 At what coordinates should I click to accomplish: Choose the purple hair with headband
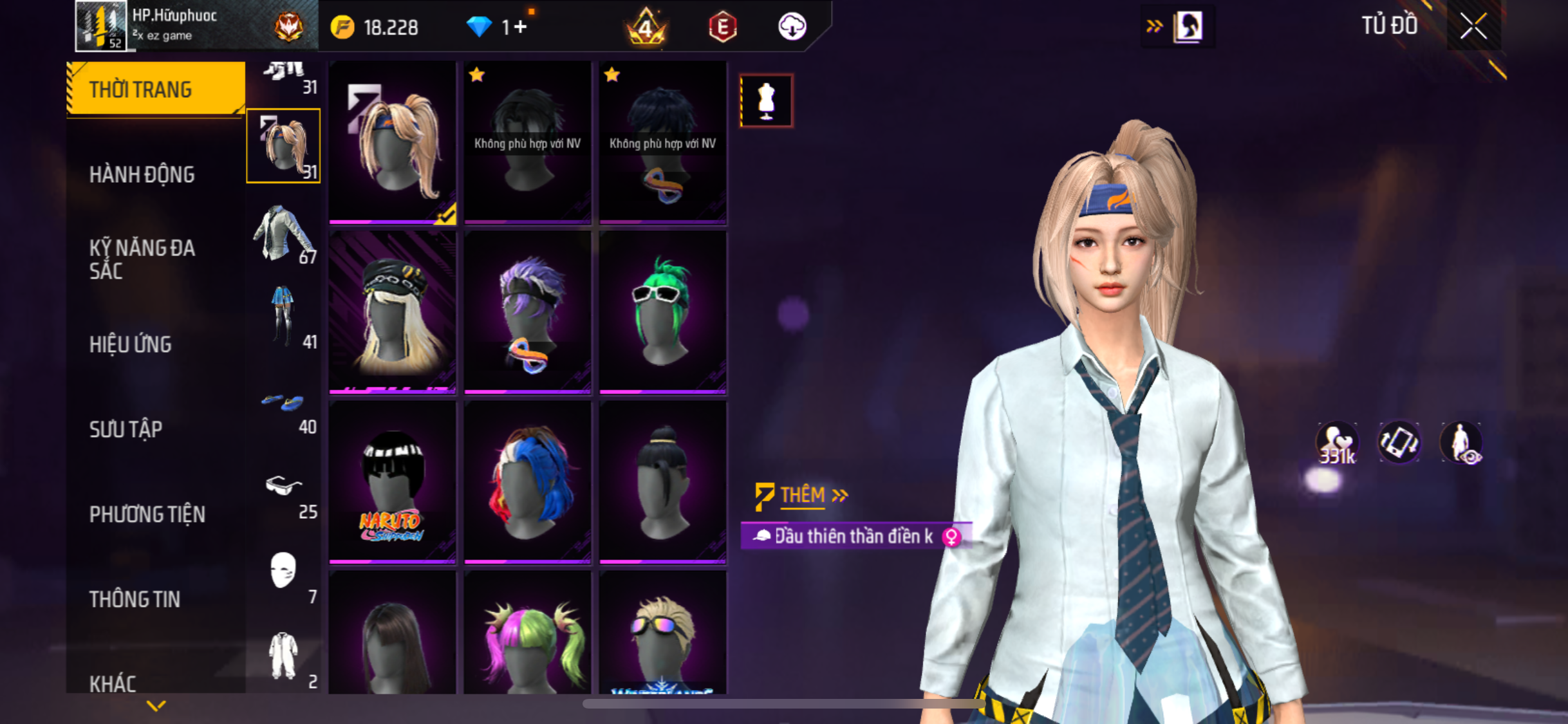(528, 312)
